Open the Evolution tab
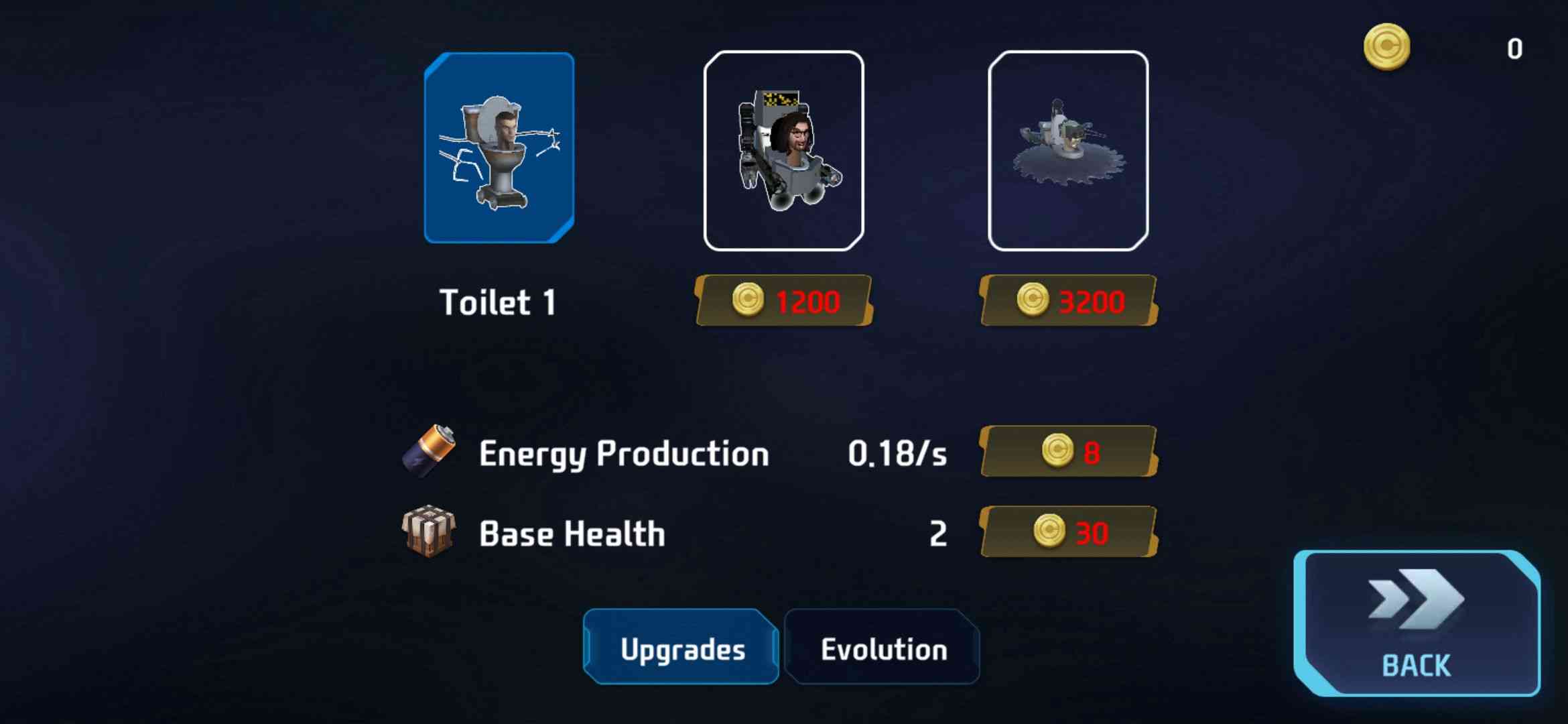The image size is (1568, 724). pyautogui.click(x=883, y=648)
